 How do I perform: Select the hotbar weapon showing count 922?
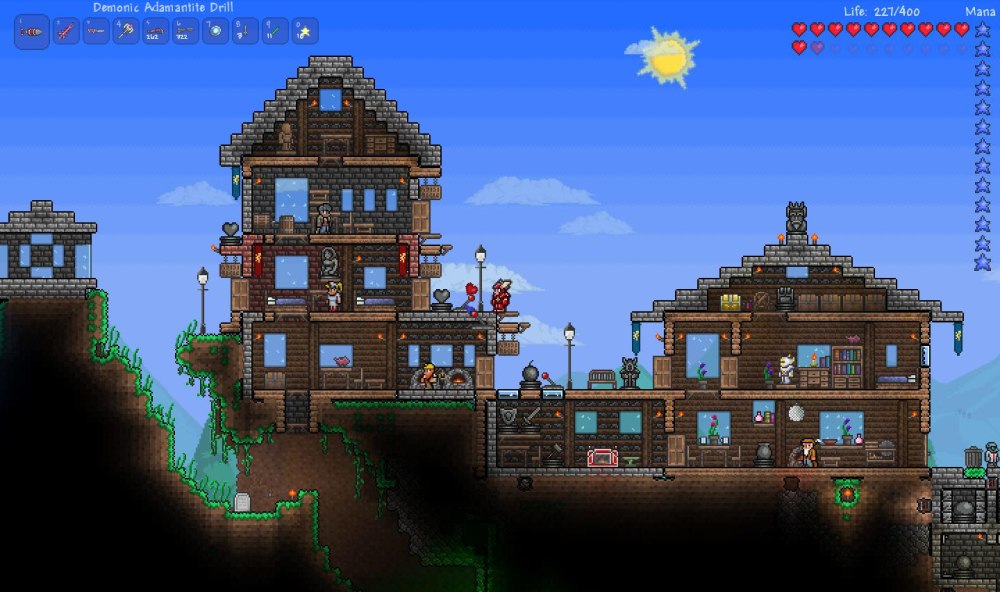tap(185, 32)
